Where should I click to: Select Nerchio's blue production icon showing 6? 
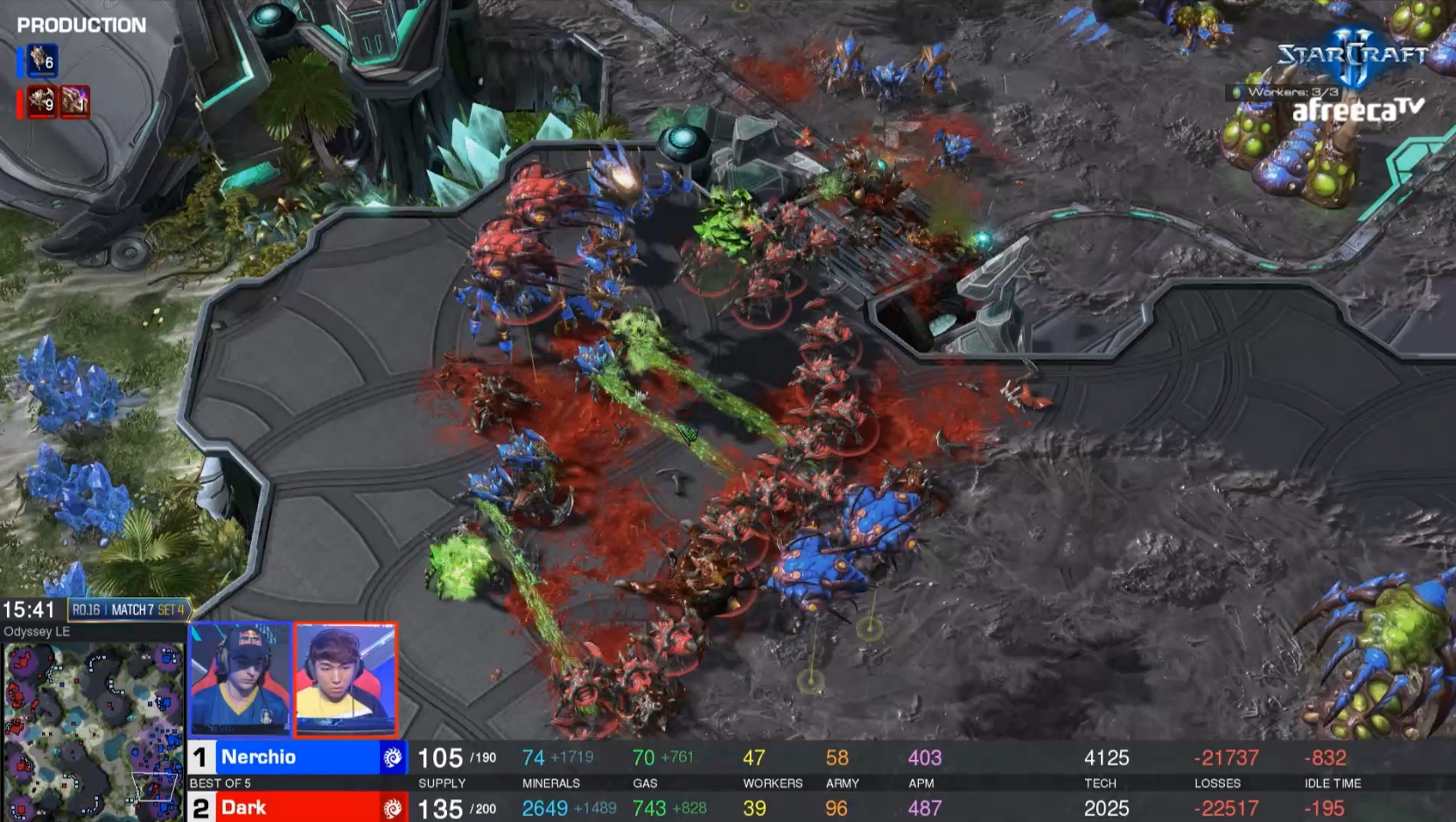click(x=41, y=60)
